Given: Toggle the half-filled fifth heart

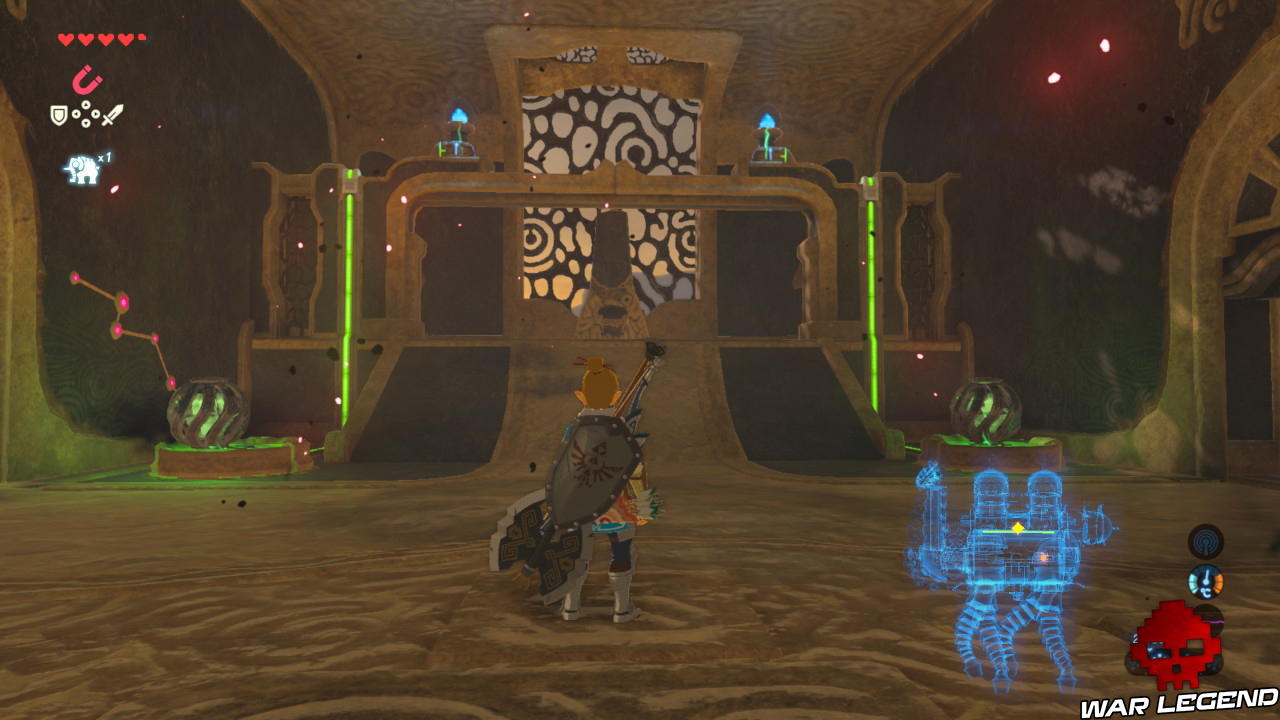Looking at the screenshot, I should [141, 39].
